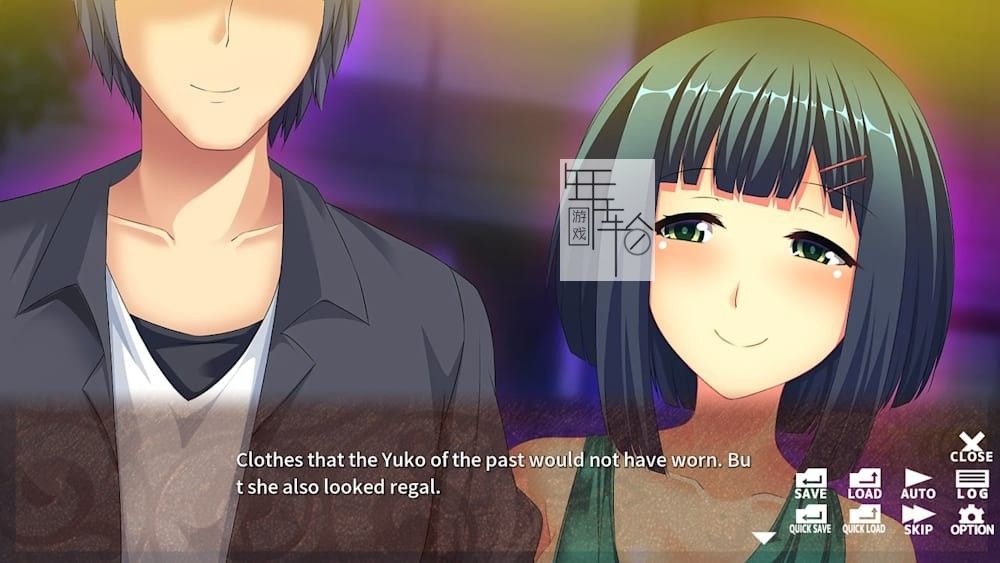Open the Option settings
Screen dimensions: 1000x563
pyautogui.click(x=971, y=519)
